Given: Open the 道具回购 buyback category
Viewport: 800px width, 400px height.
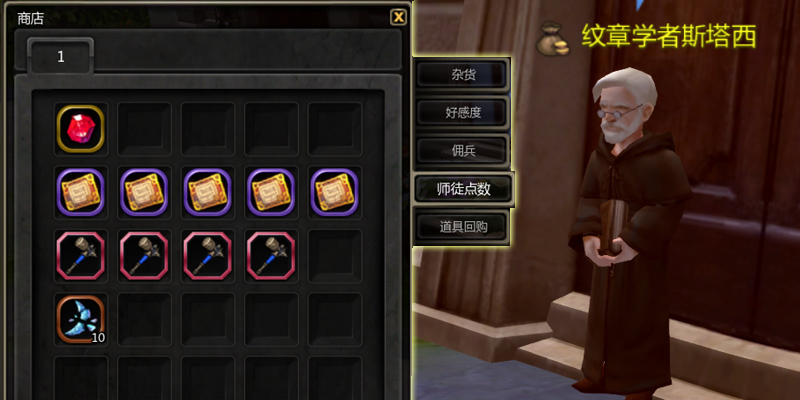Looking at the screenshot, I should click(x=462, y=226).
